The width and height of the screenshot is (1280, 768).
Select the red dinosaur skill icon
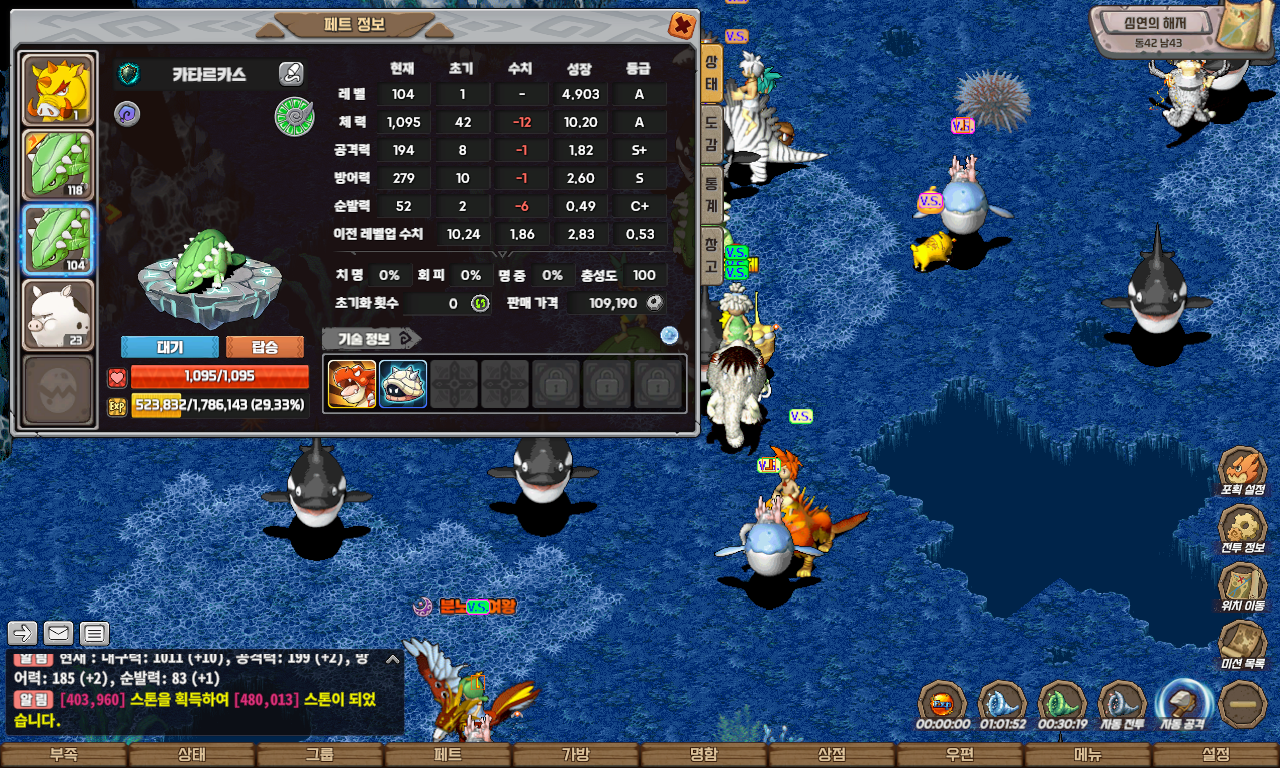coord(352,384)
